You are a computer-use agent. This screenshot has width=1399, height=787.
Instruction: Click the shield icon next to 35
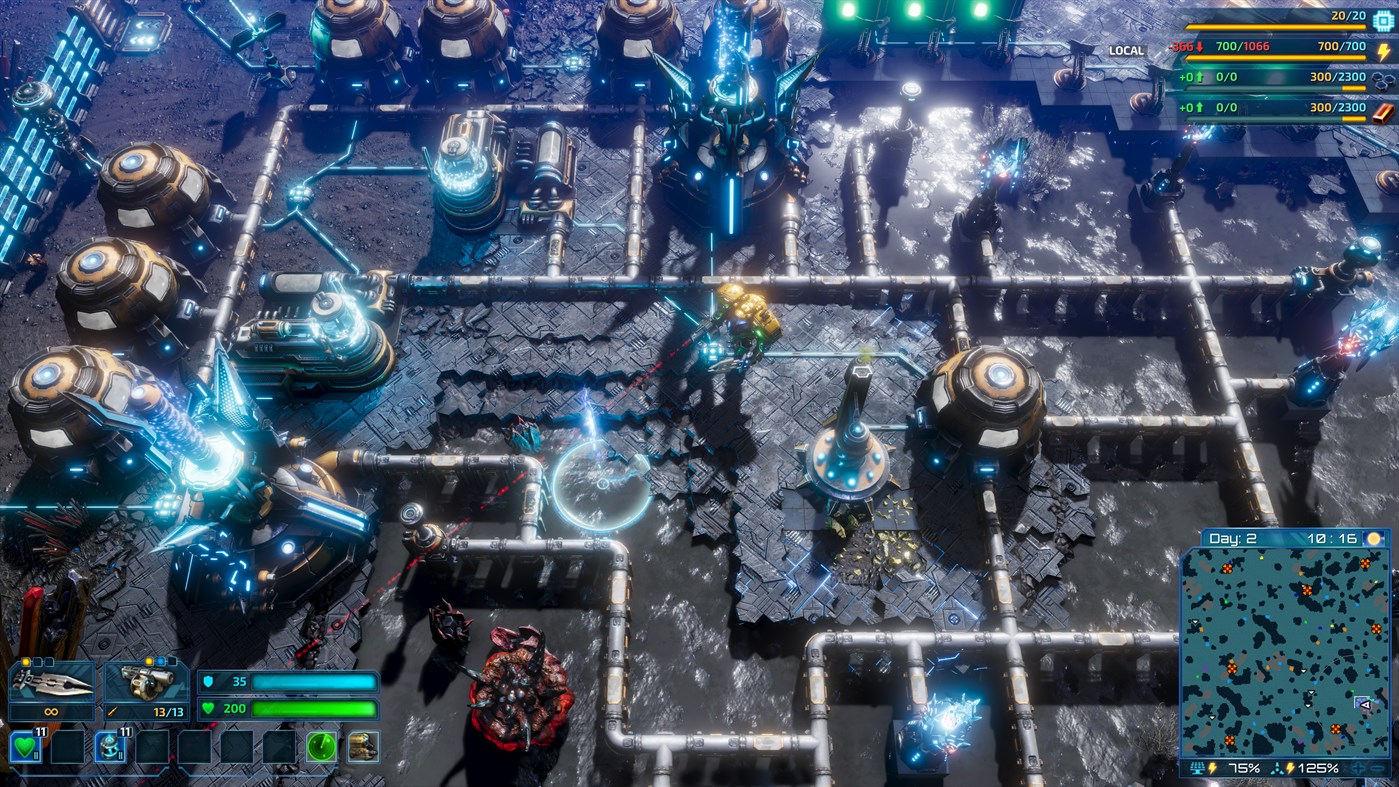click(x=209, y=680)
